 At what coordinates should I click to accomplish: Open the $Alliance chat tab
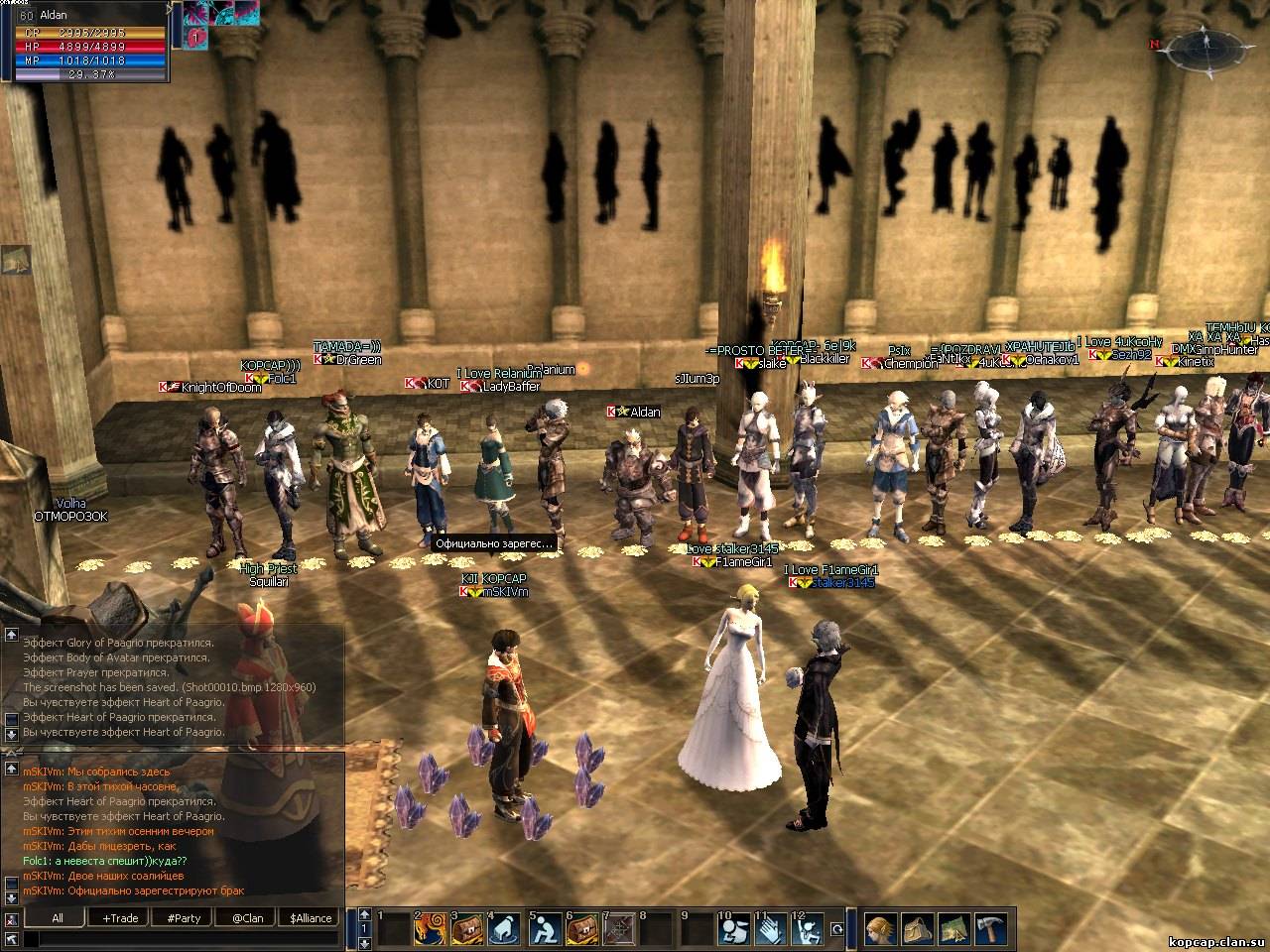[x=311, y=918]
